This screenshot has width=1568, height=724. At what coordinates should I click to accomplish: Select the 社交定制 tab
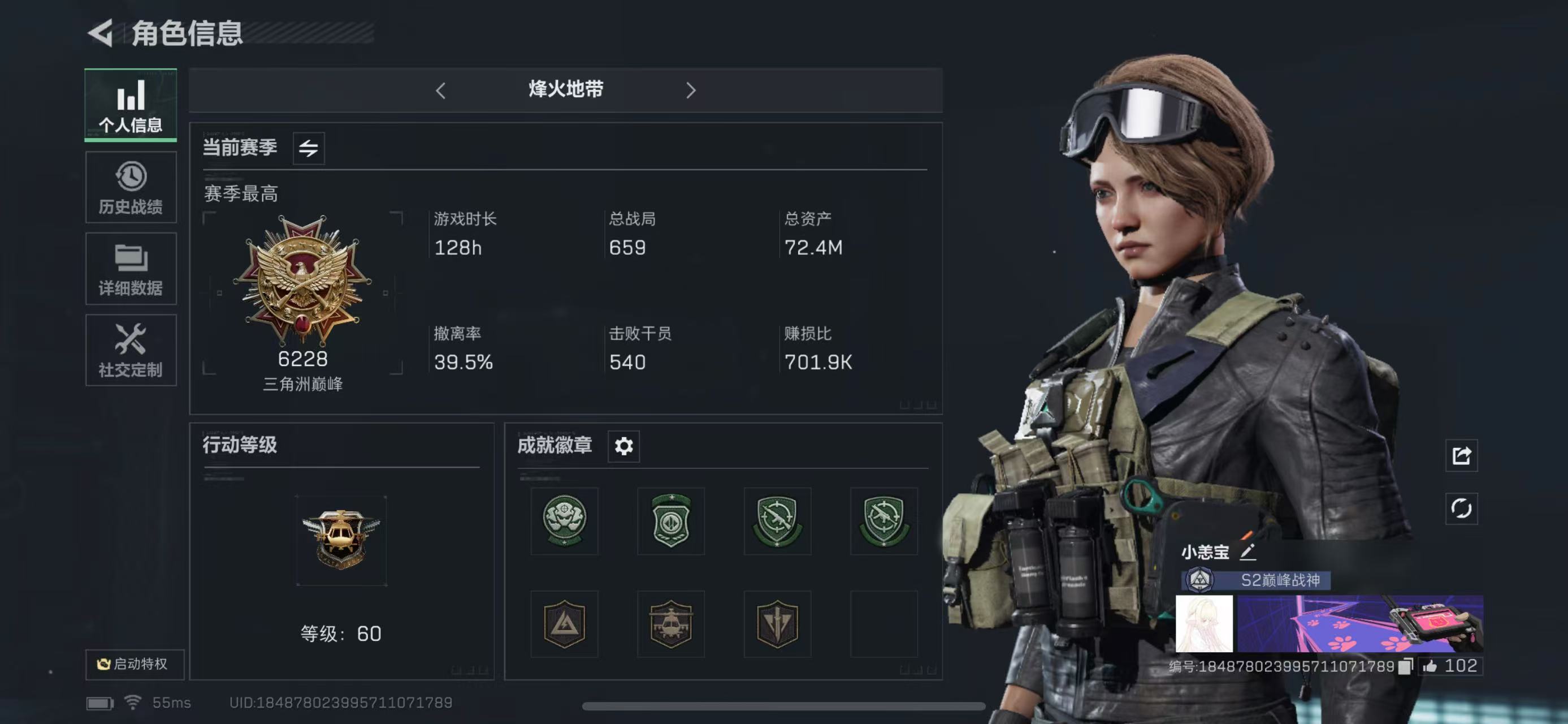(x=131, y=350)
